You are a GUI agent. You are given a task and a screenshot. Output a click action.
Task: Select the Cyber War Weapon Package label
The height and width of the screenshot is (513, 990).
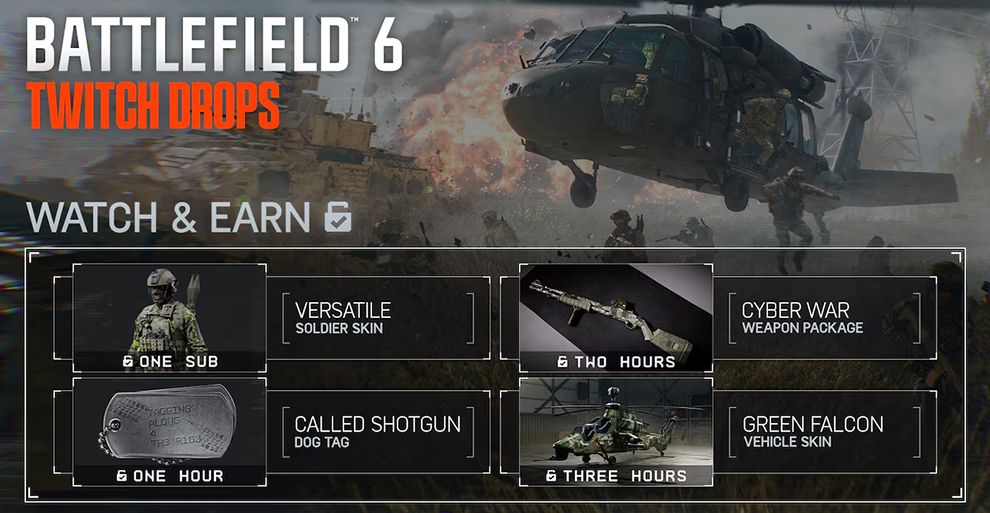click(x=825, y=318)
